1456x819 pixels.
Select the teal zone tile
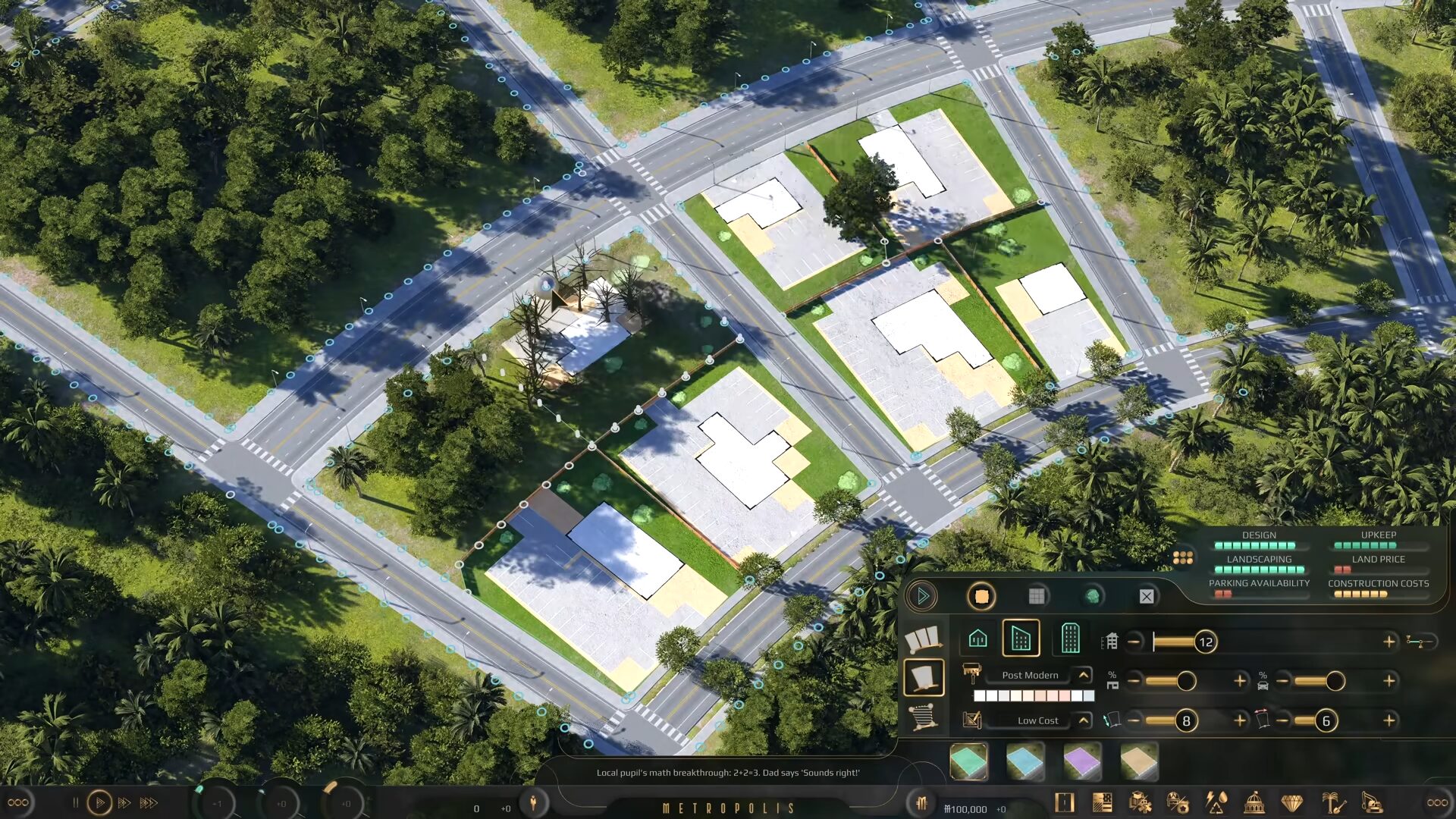968,761
